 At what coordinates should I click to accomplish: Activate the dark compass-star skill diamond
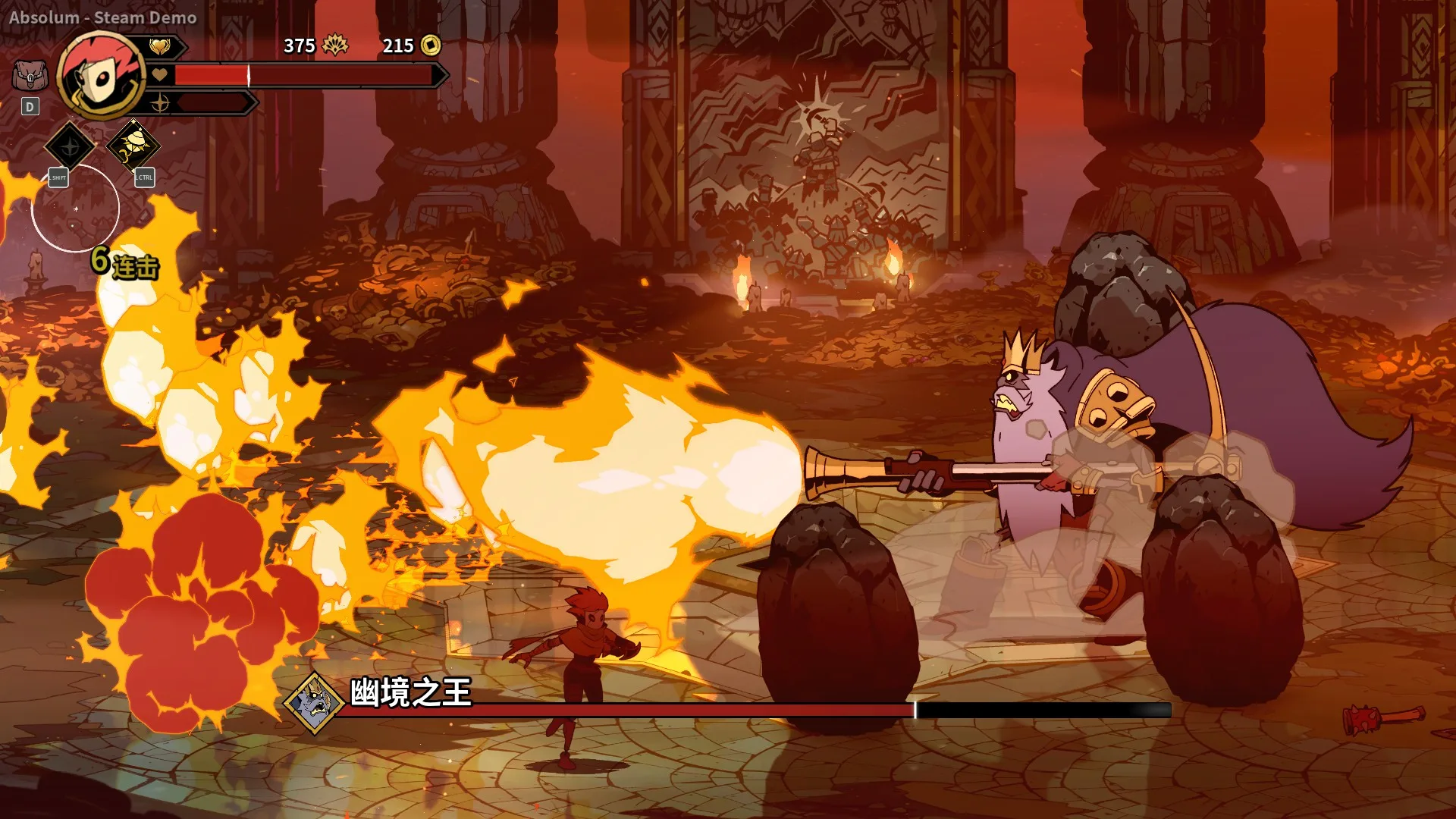click(x=70, y=146)
